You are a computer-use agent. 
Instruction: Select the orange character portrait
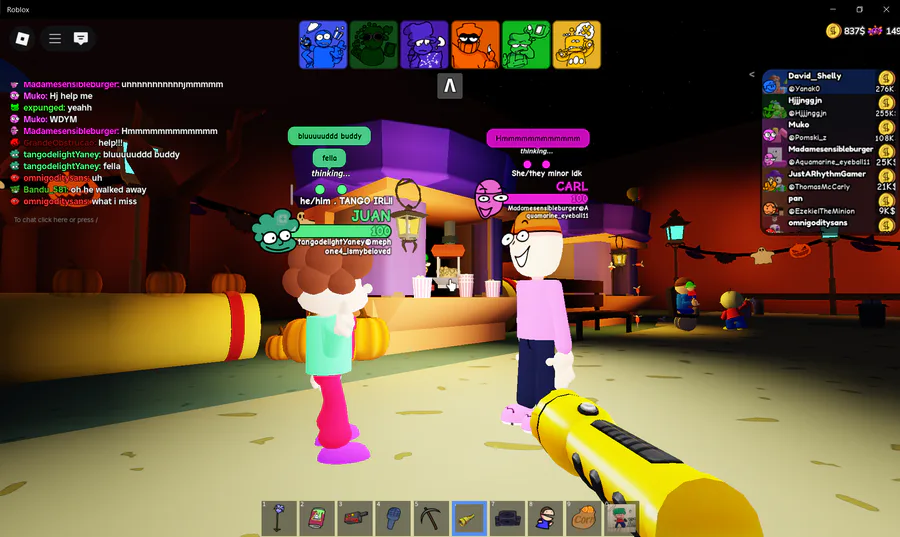(475, 45)
